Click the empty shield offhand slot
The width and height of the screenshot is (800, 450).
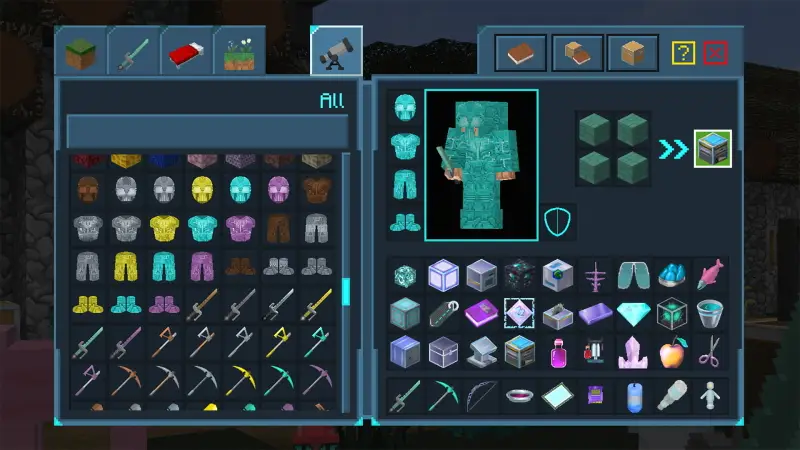(557, 221)
